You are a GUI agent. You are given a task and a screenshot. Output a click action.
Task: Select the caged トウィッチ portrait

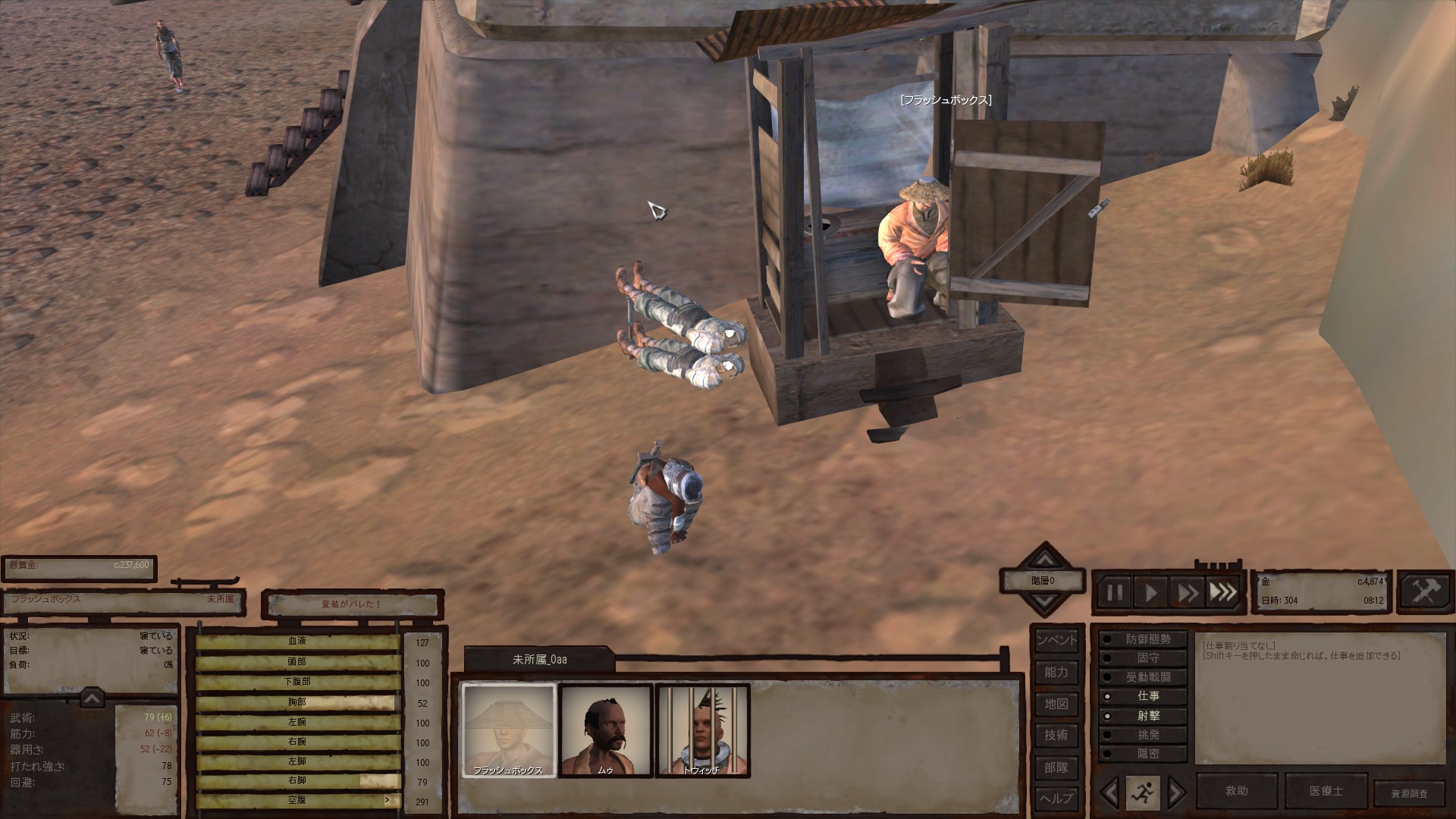[702, 730]
